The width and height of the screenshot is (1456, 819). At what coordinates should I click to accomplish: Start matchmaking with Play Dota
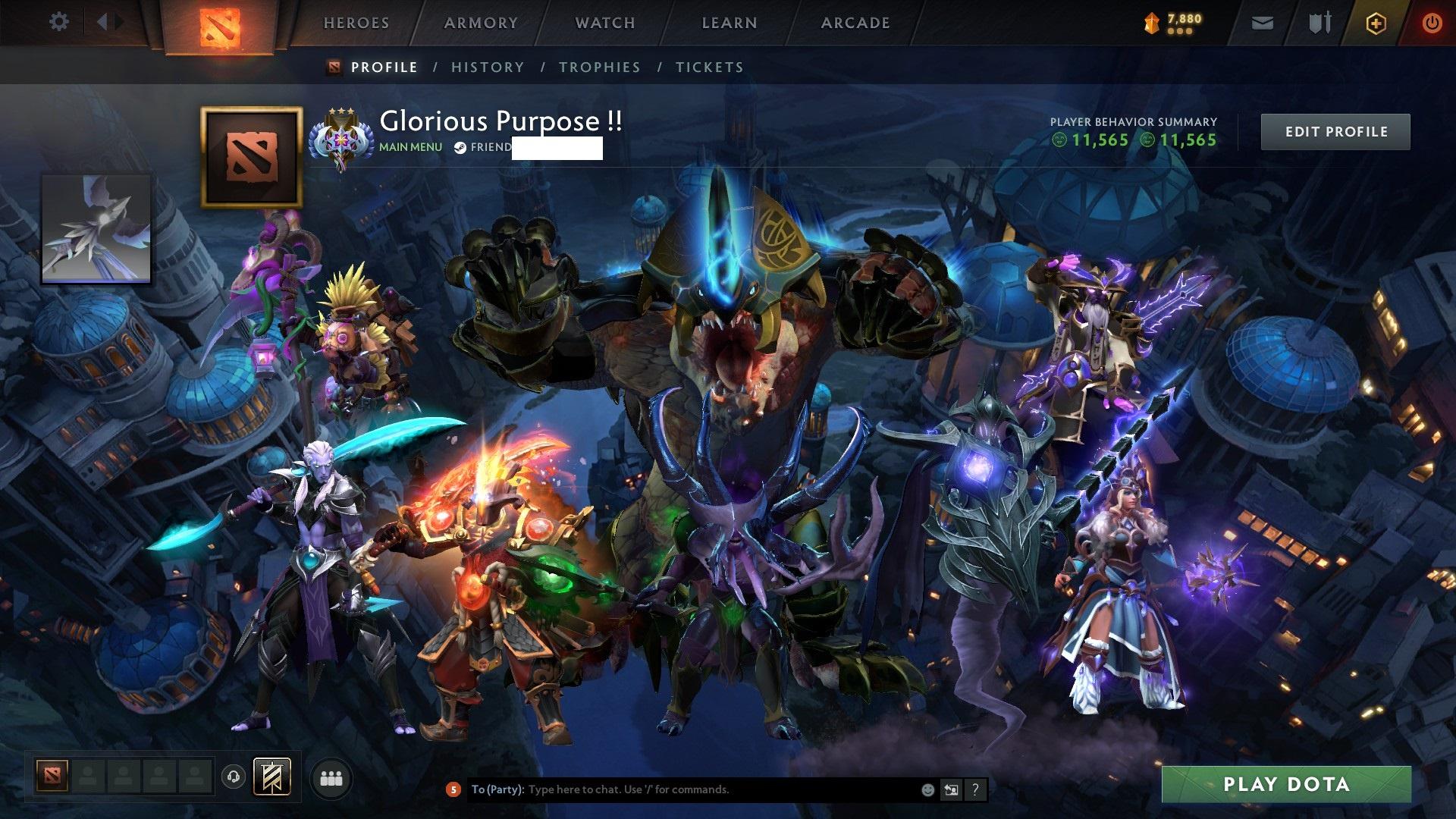click(x=1286, y=784)
